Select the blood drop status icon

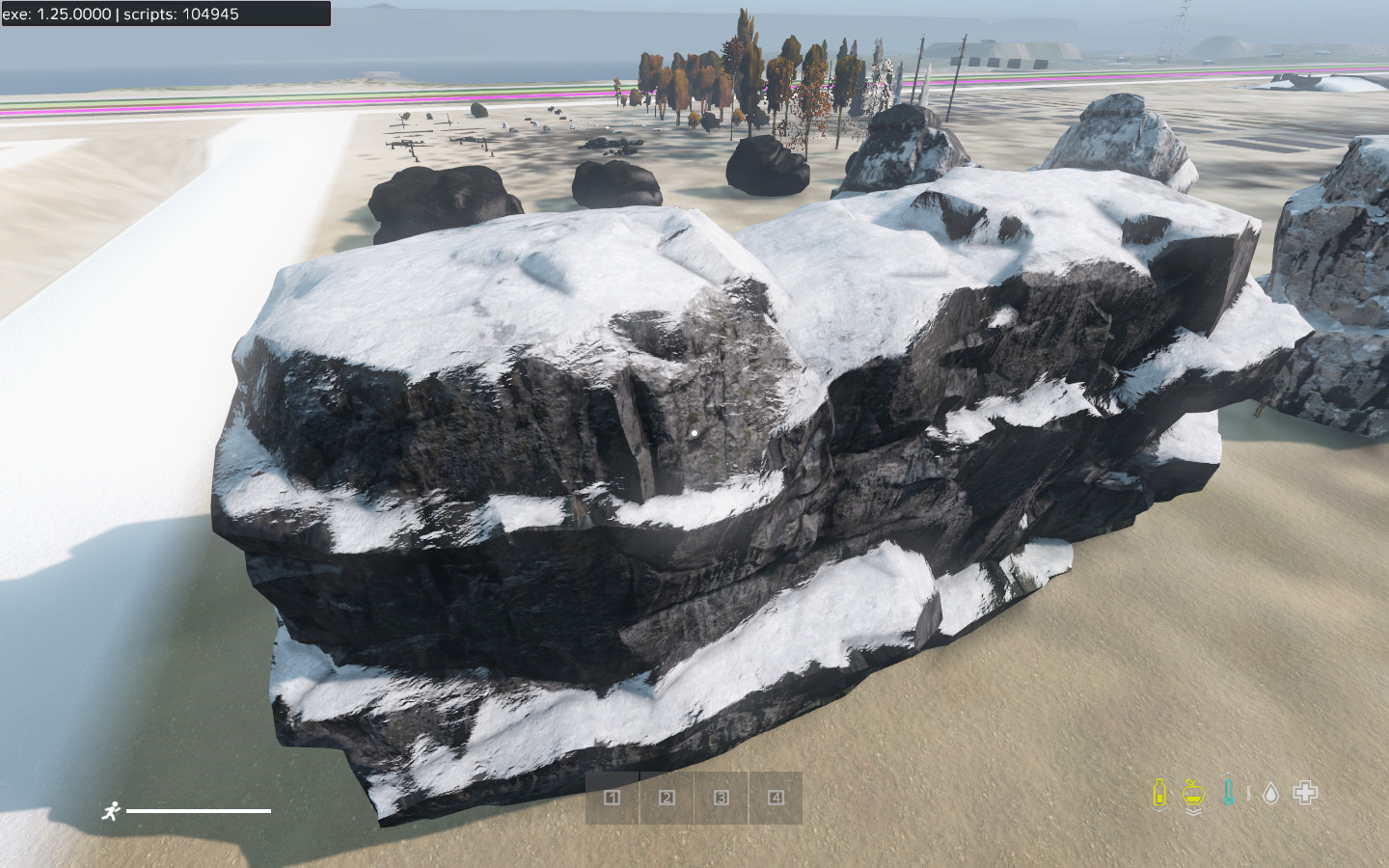click(1270, 793)
